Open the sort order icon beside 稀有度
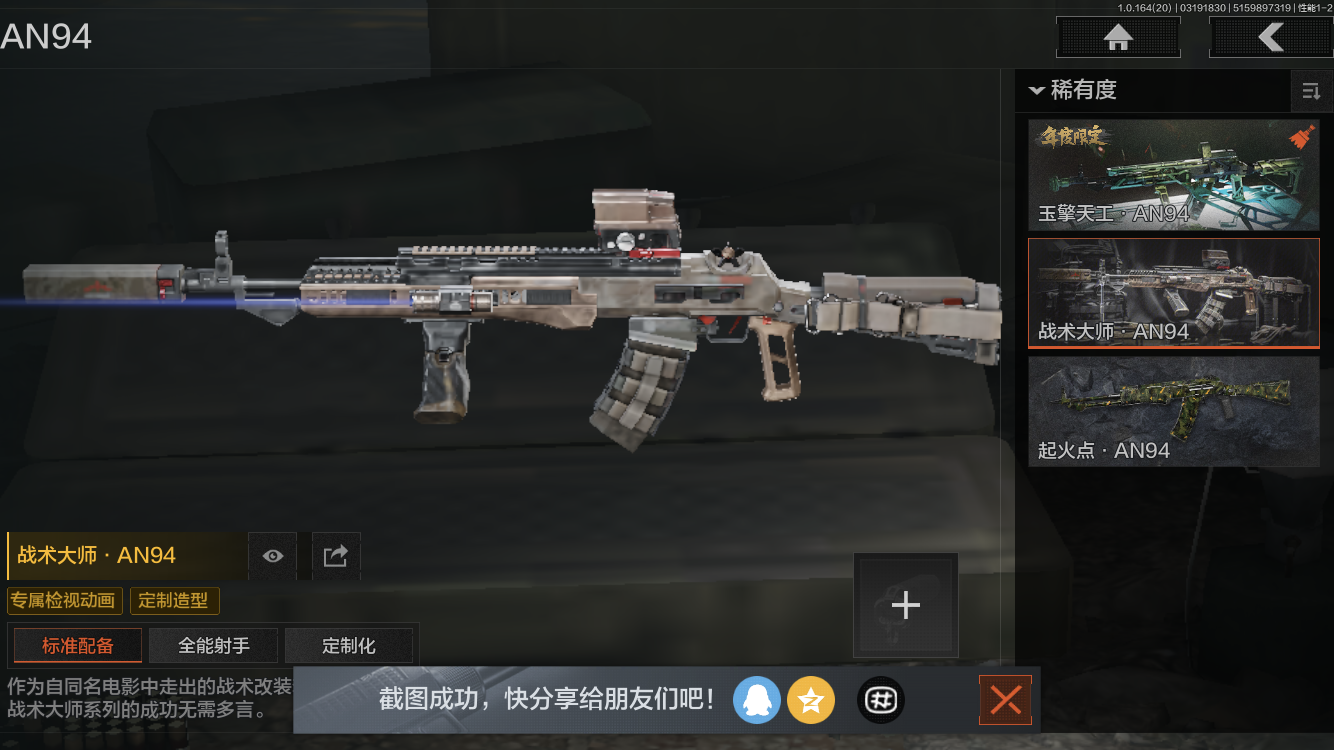 click(1311, 91)
